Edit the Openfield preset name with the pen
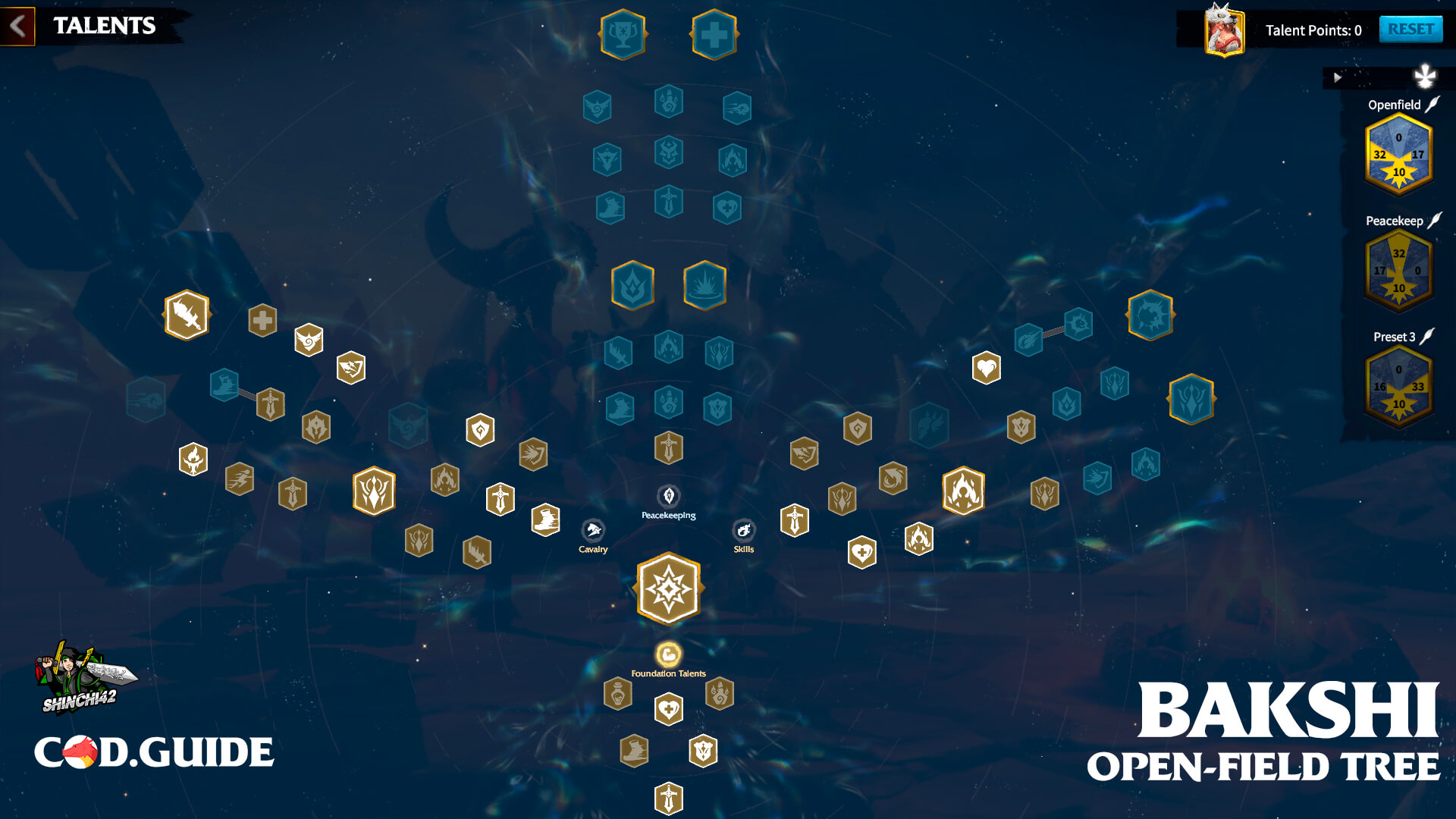The image size is (1456, 819). point(1432,104)
